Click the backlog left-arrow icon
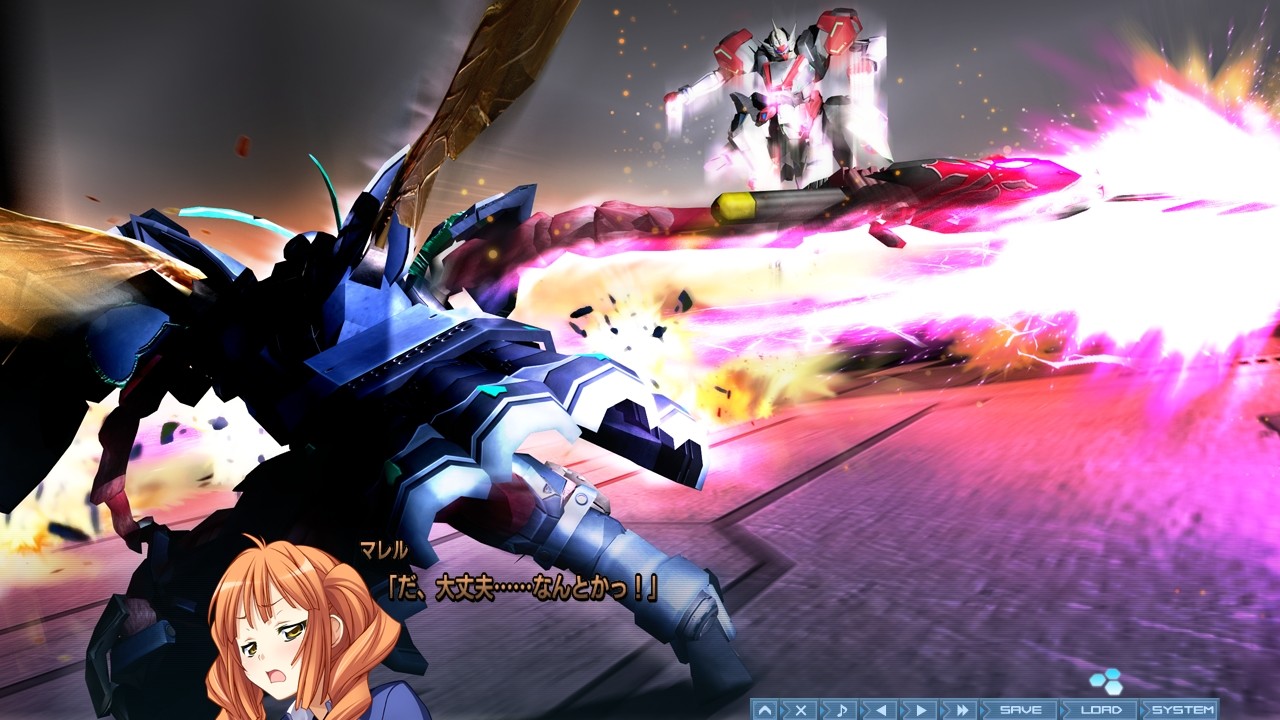The image size is (1280, 720). 881,710
